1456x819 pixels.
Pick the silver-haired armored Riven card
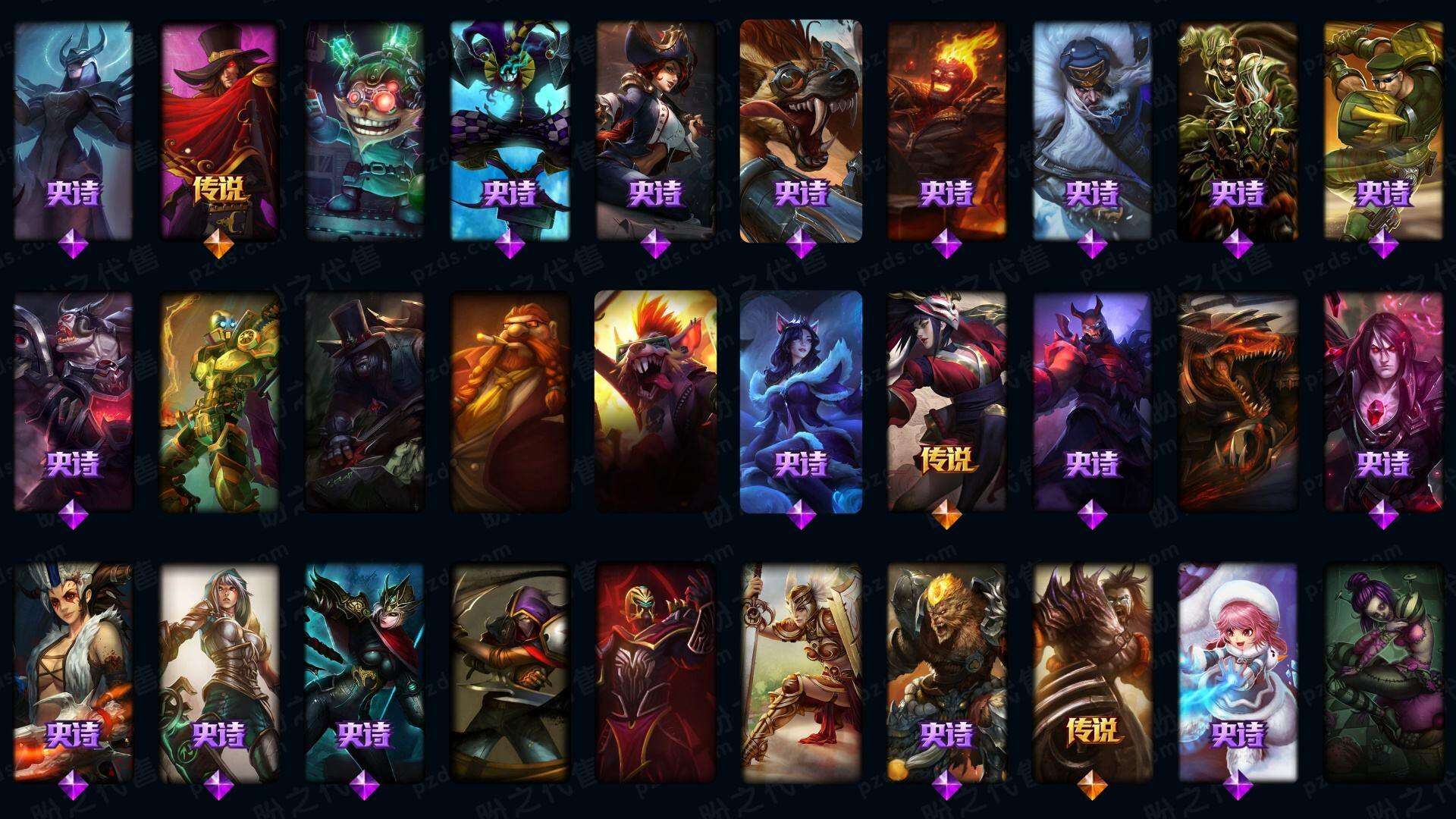pos(218,671)
